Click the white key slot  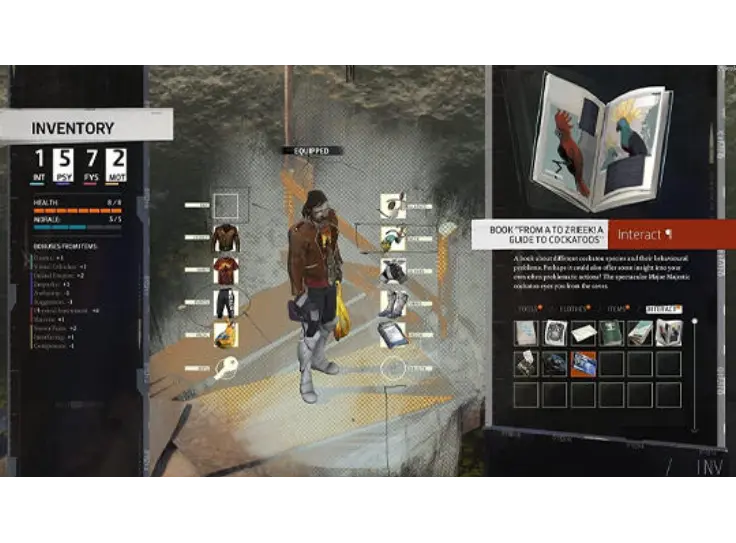(226, 368)
